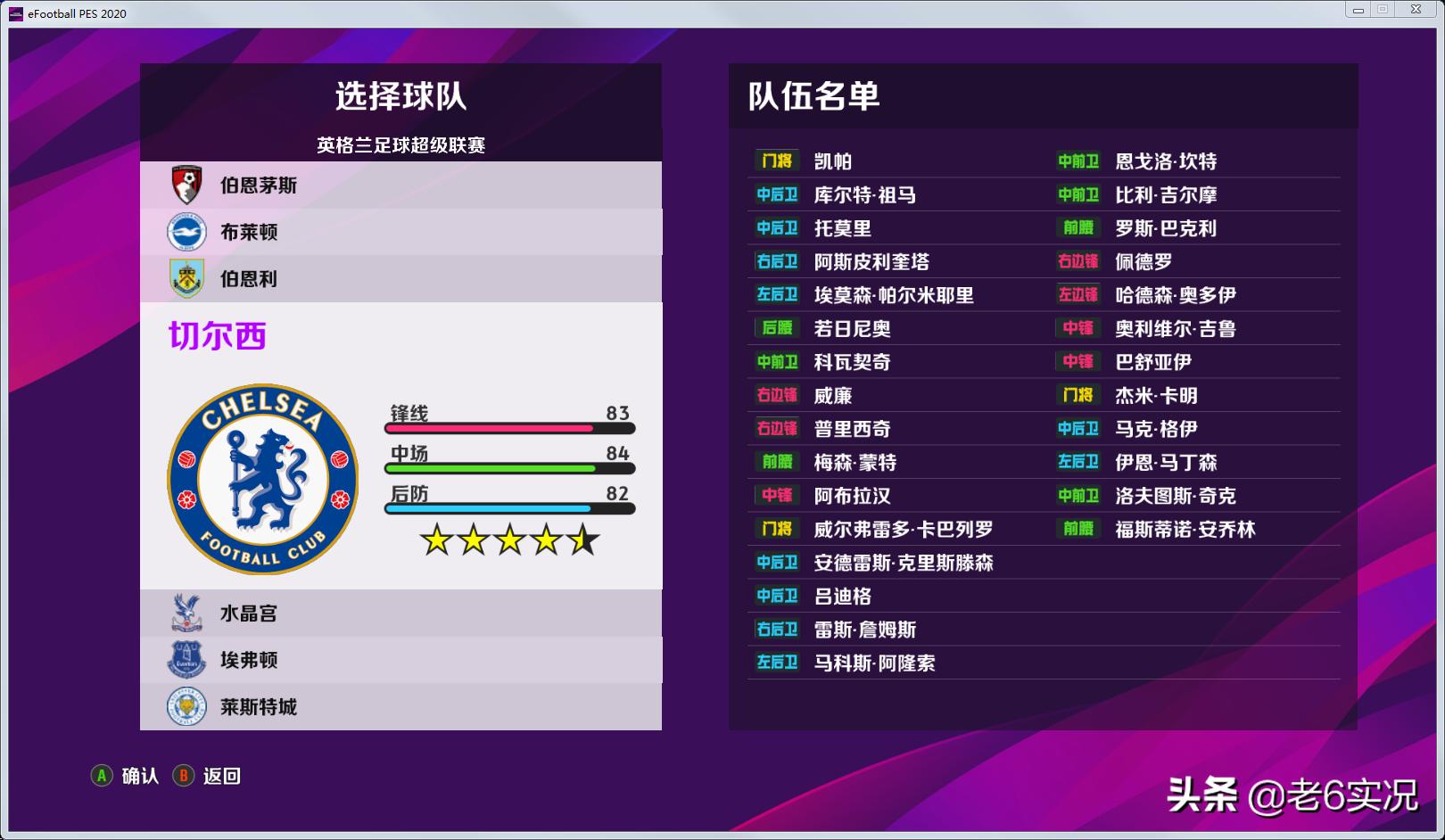Image resolution: width=1445 pixels, height=840 pixels.
Task: Click the eFootball PES 2020 title bar
Action: point(78,12)
